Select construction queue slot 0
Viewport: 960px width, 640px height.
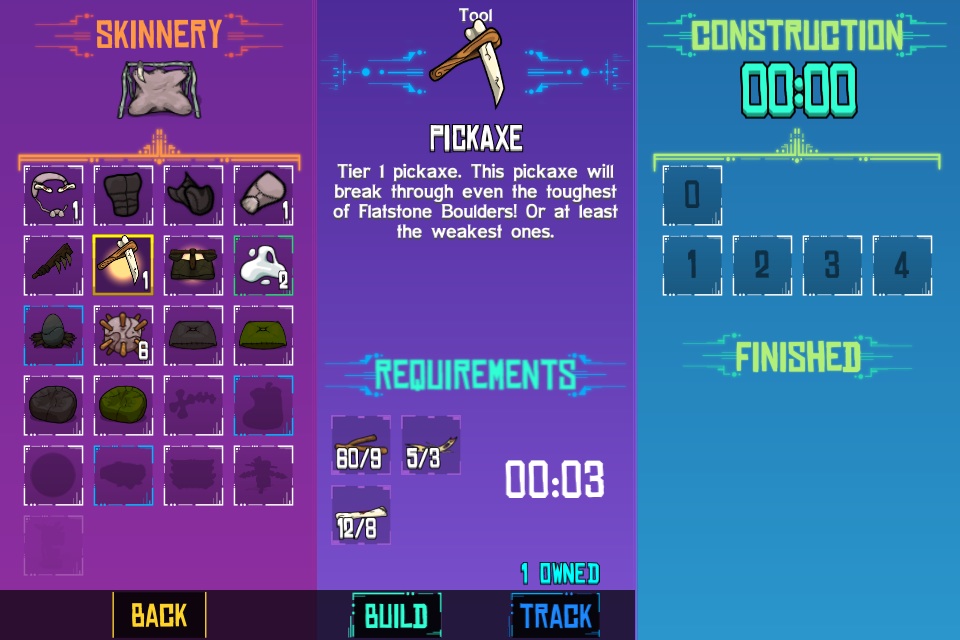(692, 195)
